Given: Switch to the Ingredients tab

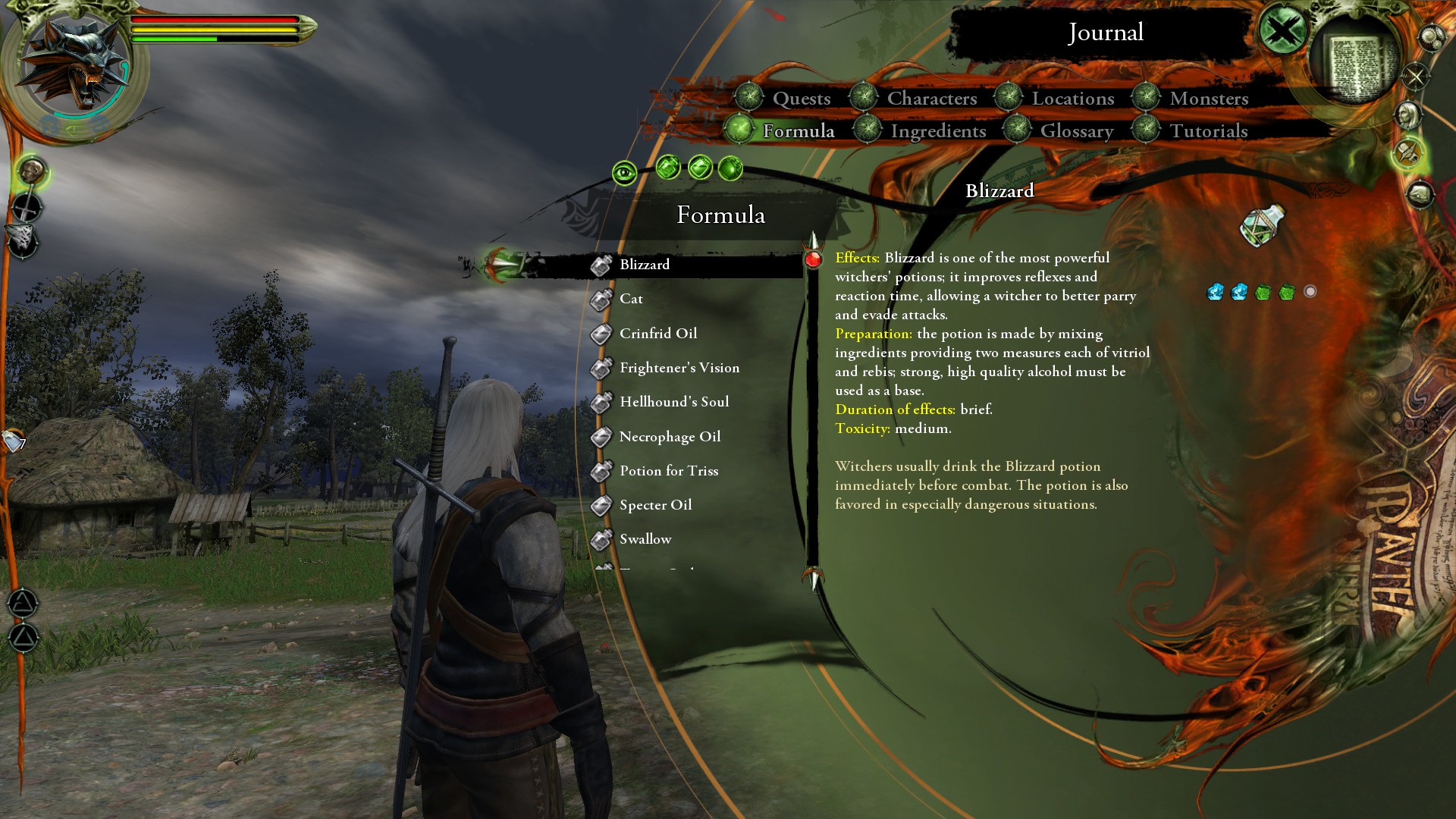Looking at the screenshot, I should (939, 130).
